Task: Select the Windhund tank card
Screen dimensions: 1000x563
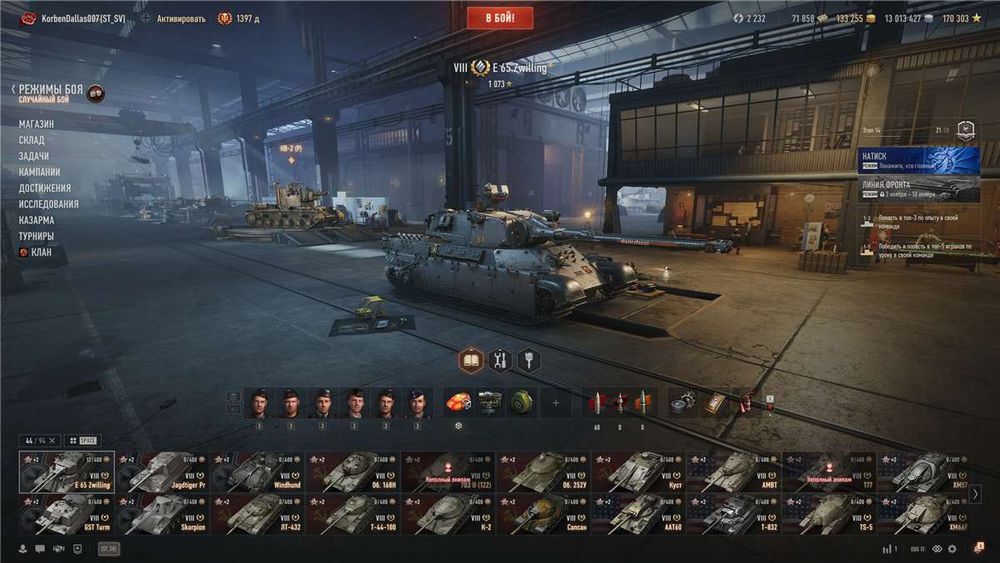Action: click(256, 472)
